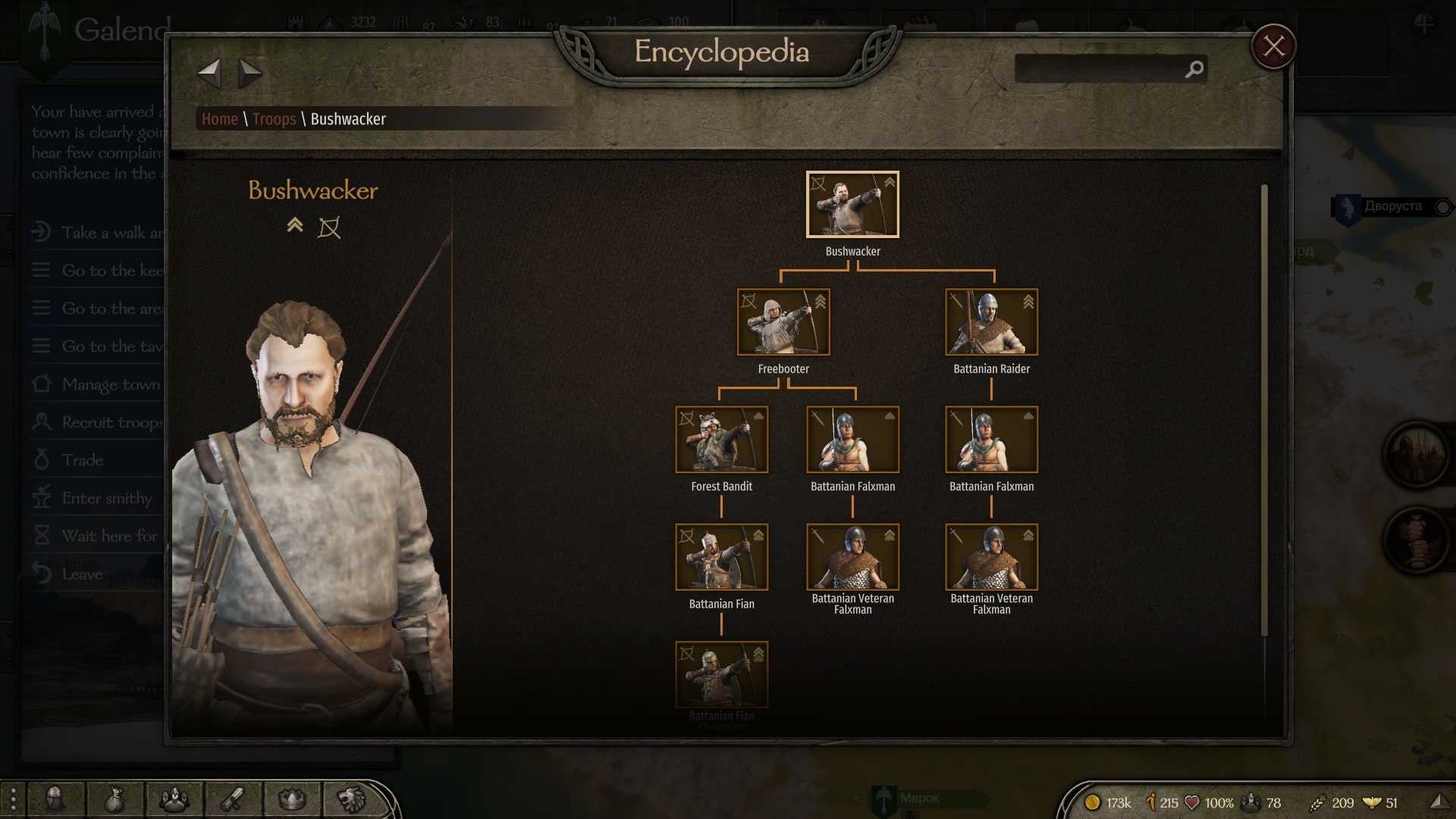
Task: Open the quests scroll icon
Action: coord(234,799)
